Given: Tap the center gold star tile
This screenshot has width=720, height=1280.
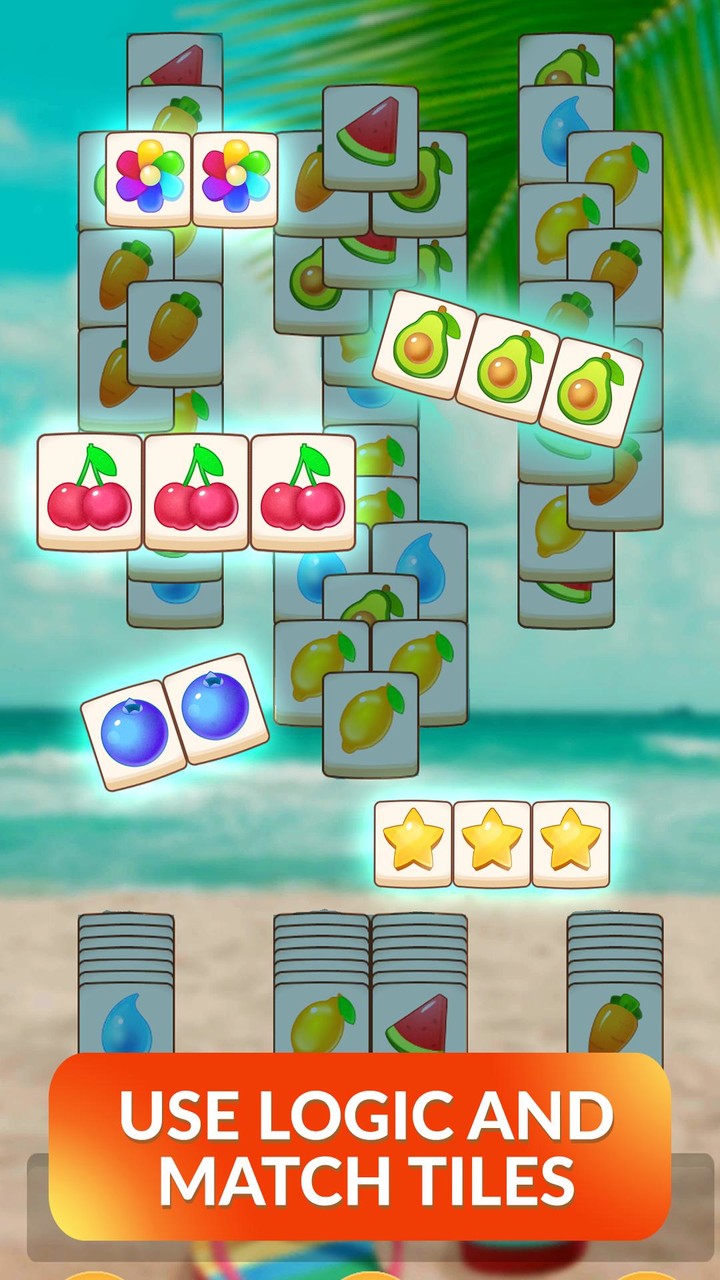Looking at the screenshot, I should click(492, 844).
